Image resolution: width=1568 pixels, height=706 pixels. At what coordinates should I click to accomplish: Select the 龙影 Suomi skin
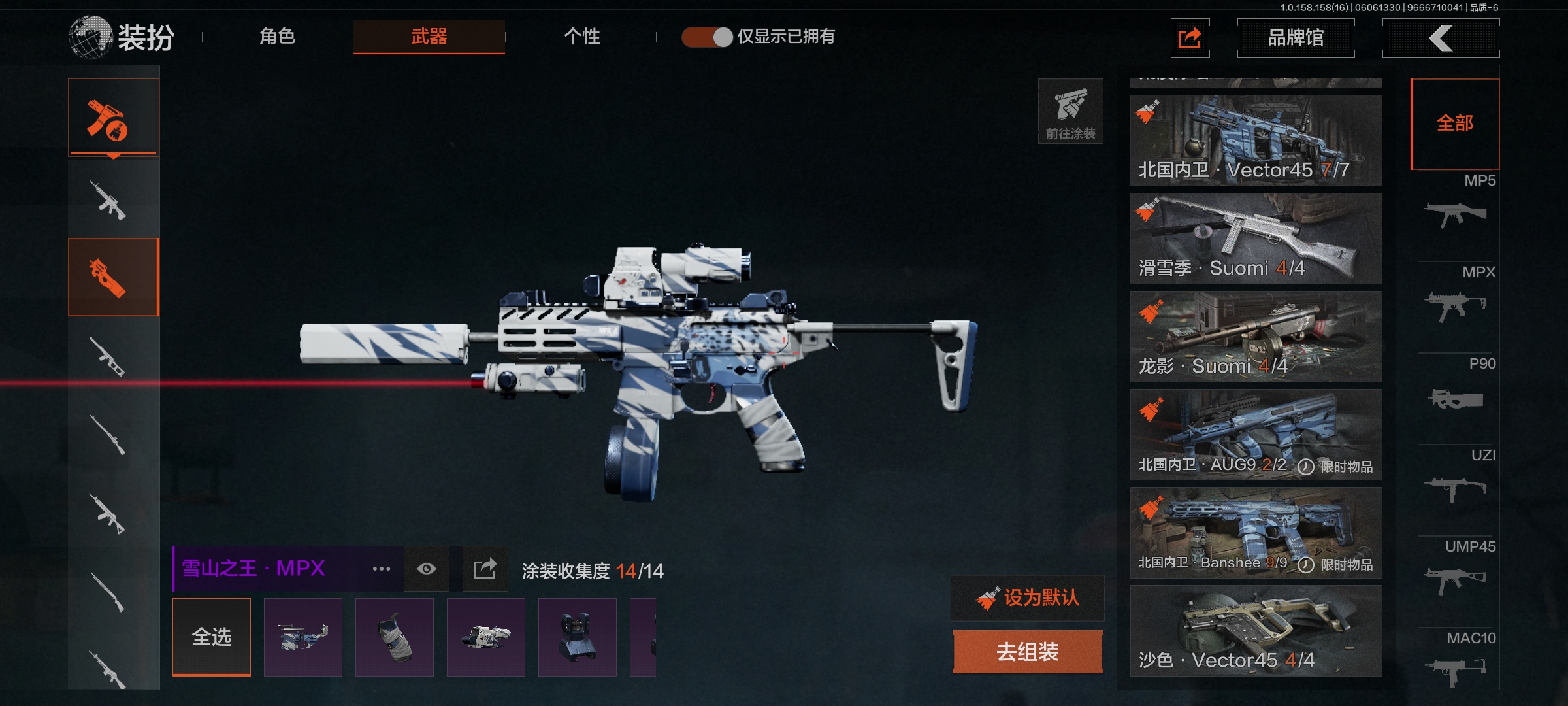click(1256, 337)
